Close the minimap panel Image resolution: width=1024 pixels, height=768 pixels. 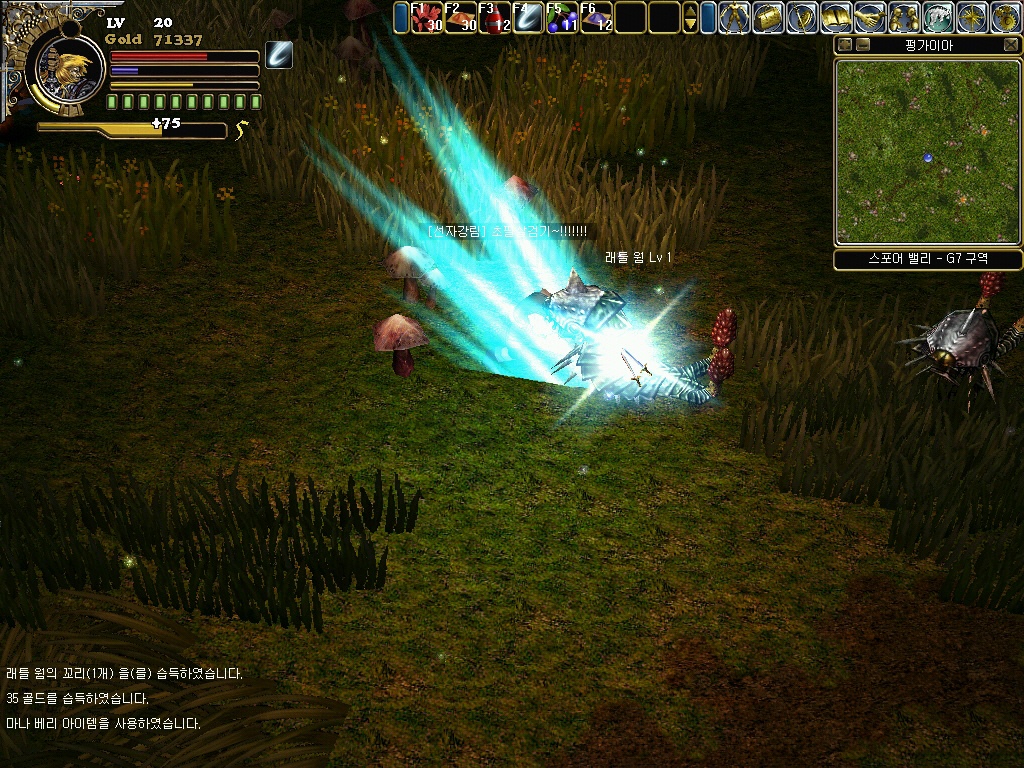1011,45
